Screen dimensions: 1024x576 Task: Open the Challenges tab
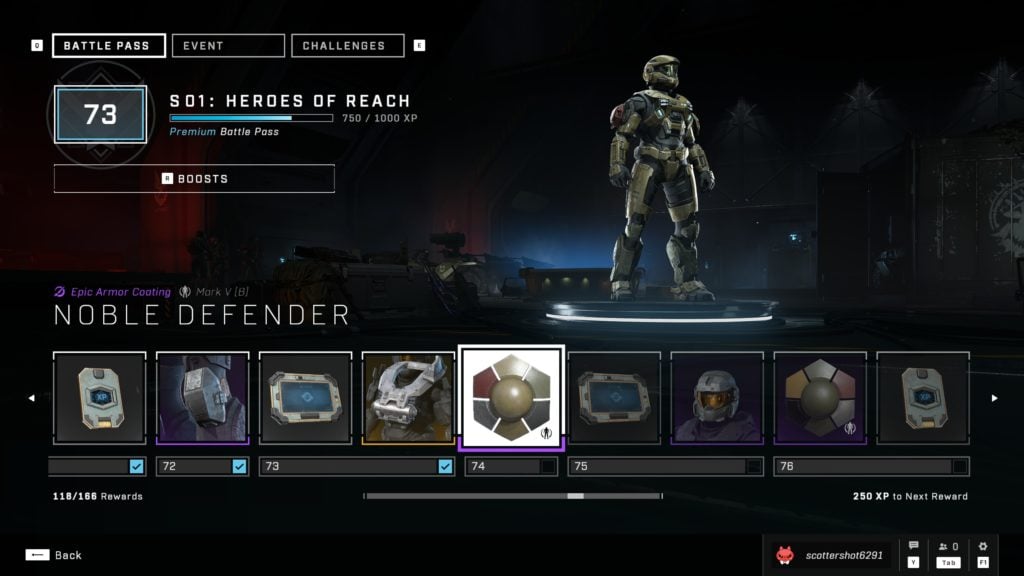(x=347, y=46)
